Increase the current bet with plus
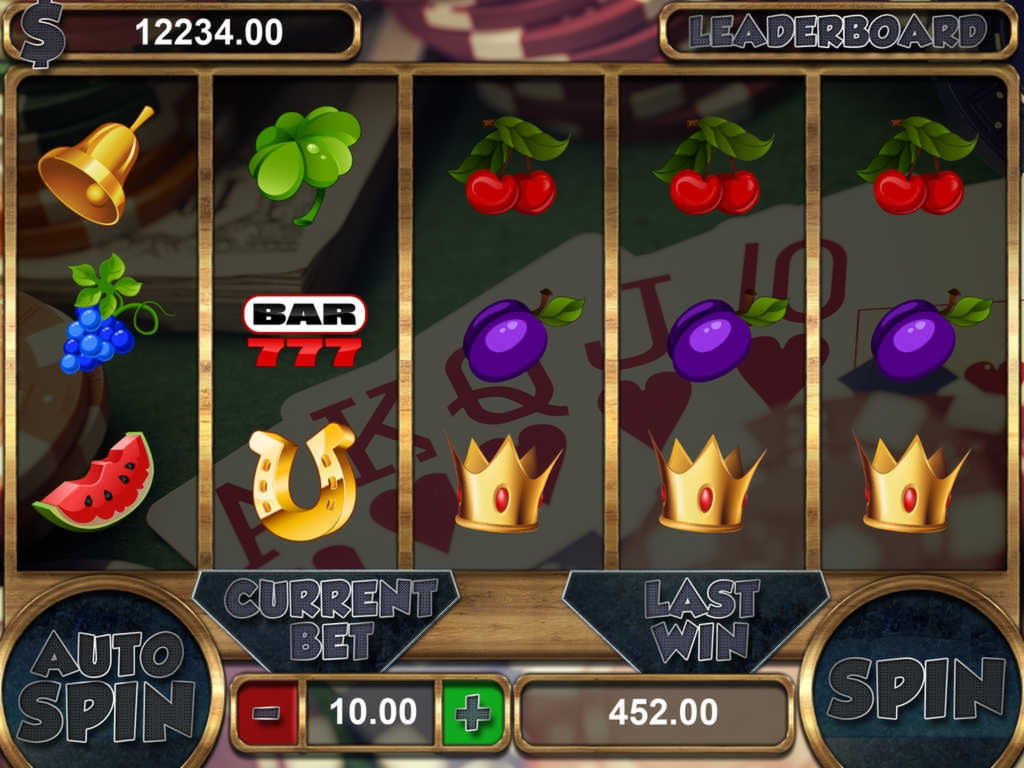 [472, 712]
